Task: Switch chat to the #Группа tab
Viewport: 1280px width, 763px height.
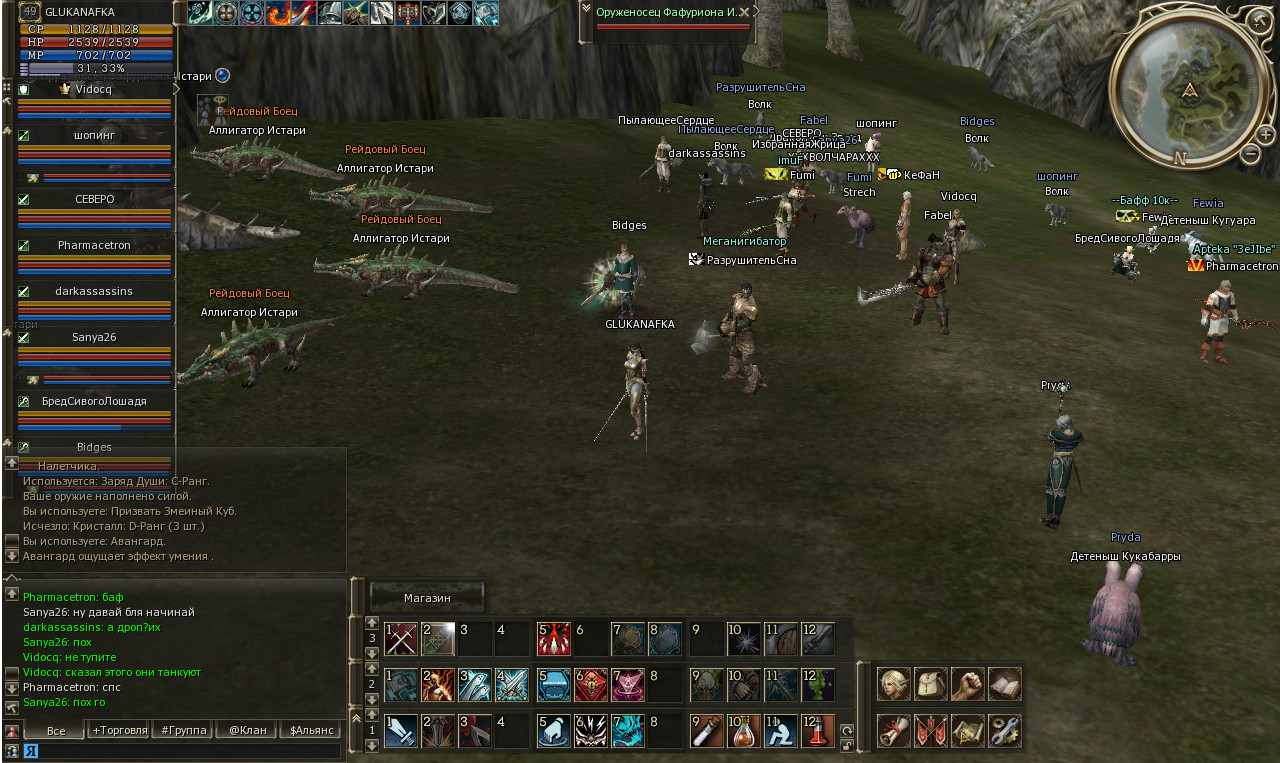Action: tap(182, 730)
